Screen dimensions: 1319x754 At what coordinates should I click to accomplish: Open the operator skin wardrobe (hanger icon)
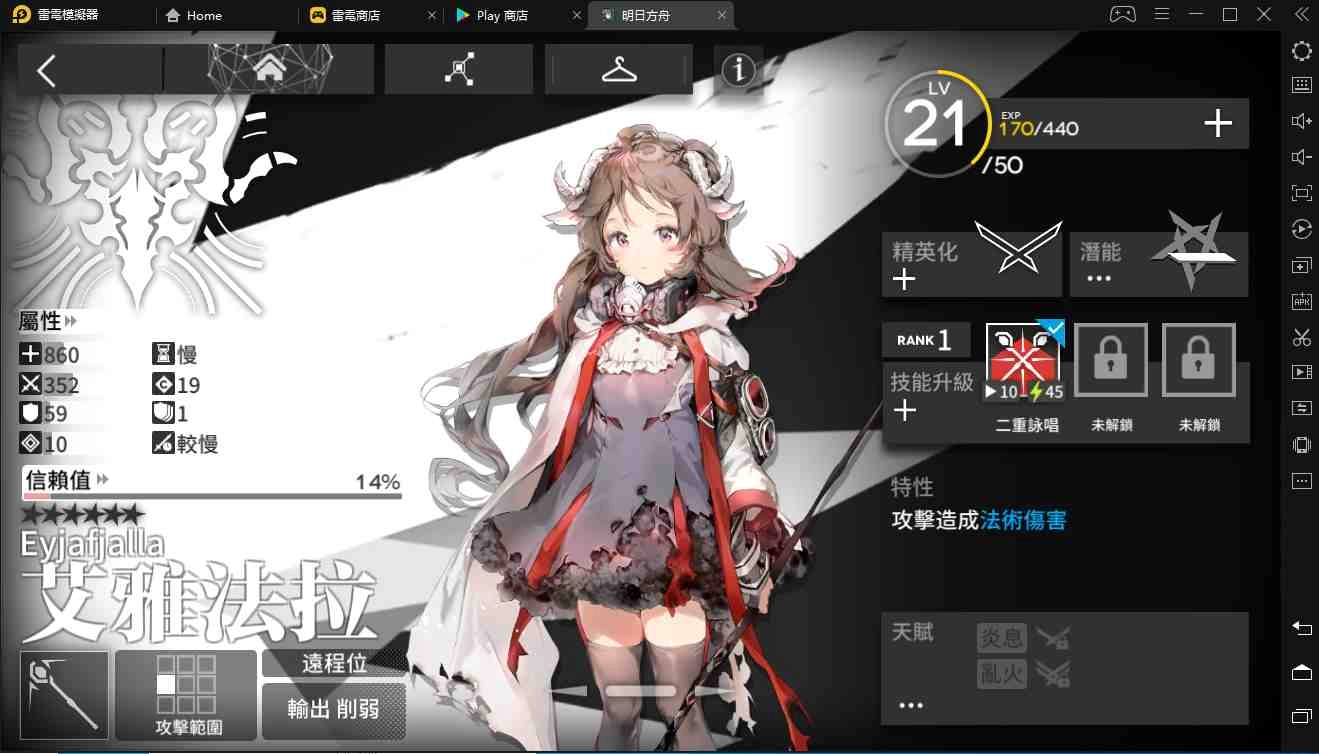(x=618, y=70)
